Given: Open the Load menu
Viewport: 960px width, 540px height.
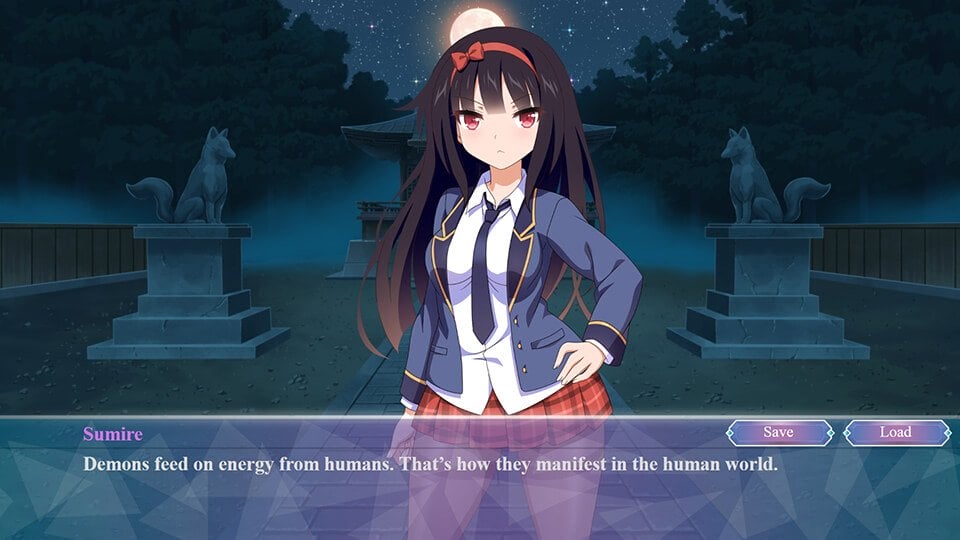Looking at the screenshot, I should [896, 432].
